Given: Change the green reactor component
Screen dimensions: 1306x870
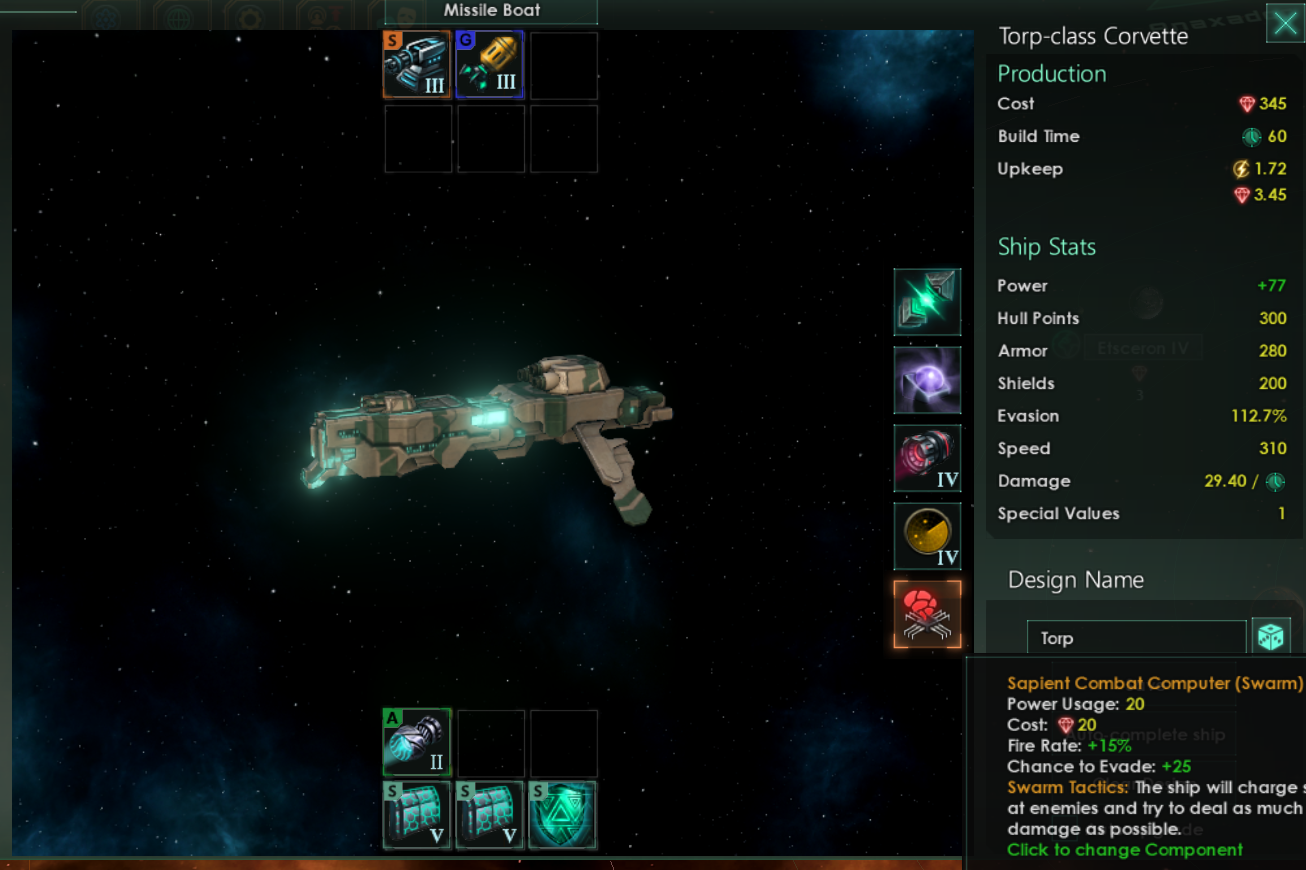Looking at the screenshot, I should [927, 301].
